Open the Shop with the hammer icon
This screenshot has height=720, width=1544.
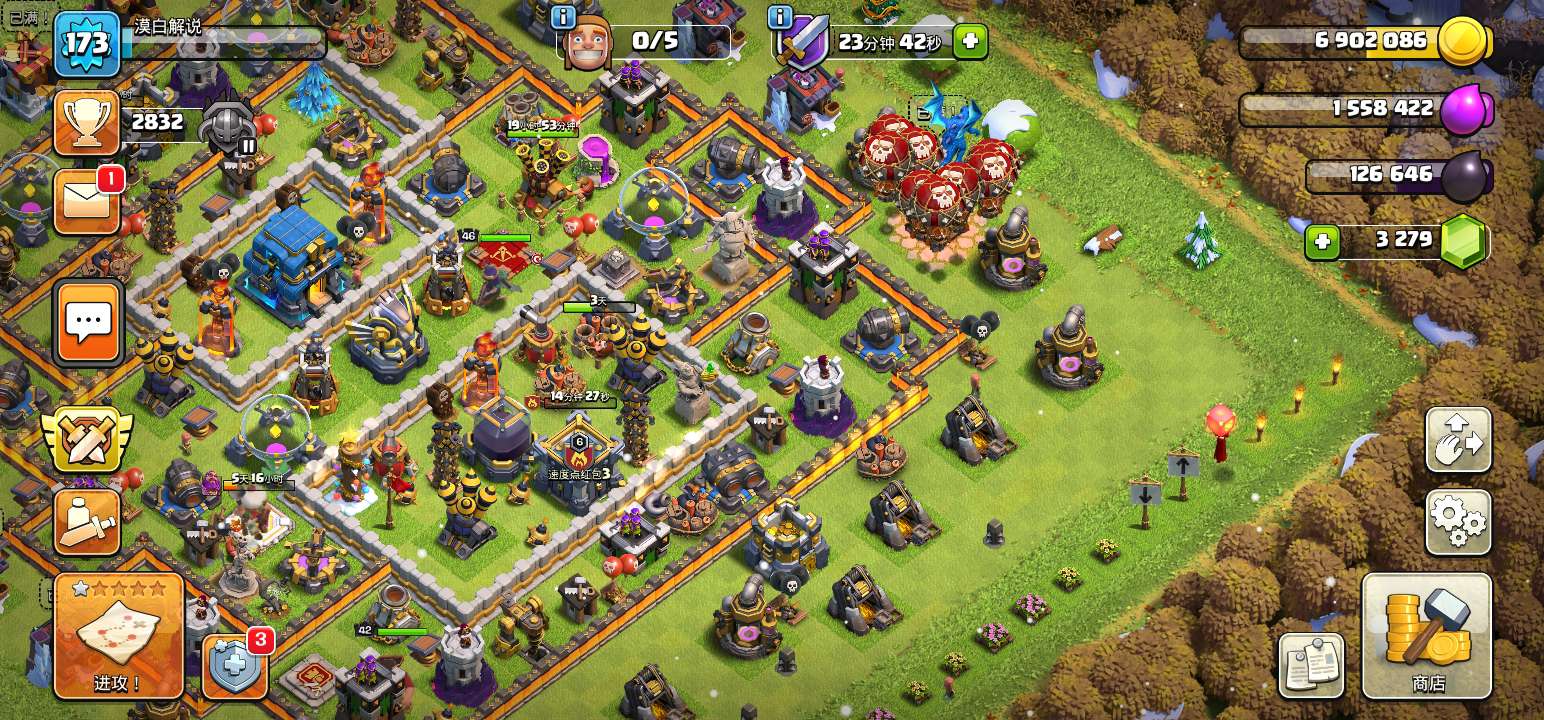[1427, 636]
